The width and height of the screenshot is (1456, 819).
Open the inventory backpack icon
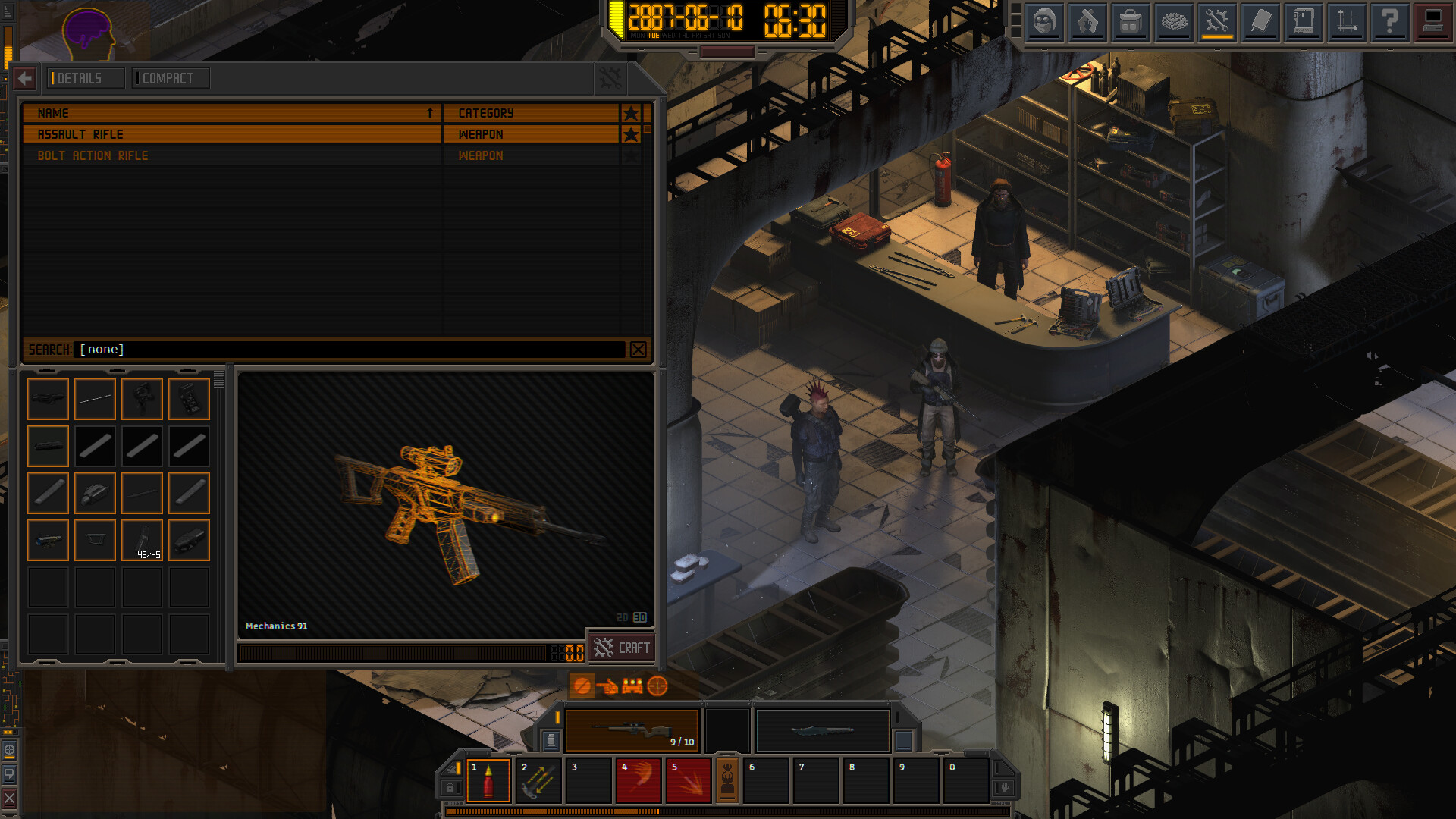(x=1130, y=22)
